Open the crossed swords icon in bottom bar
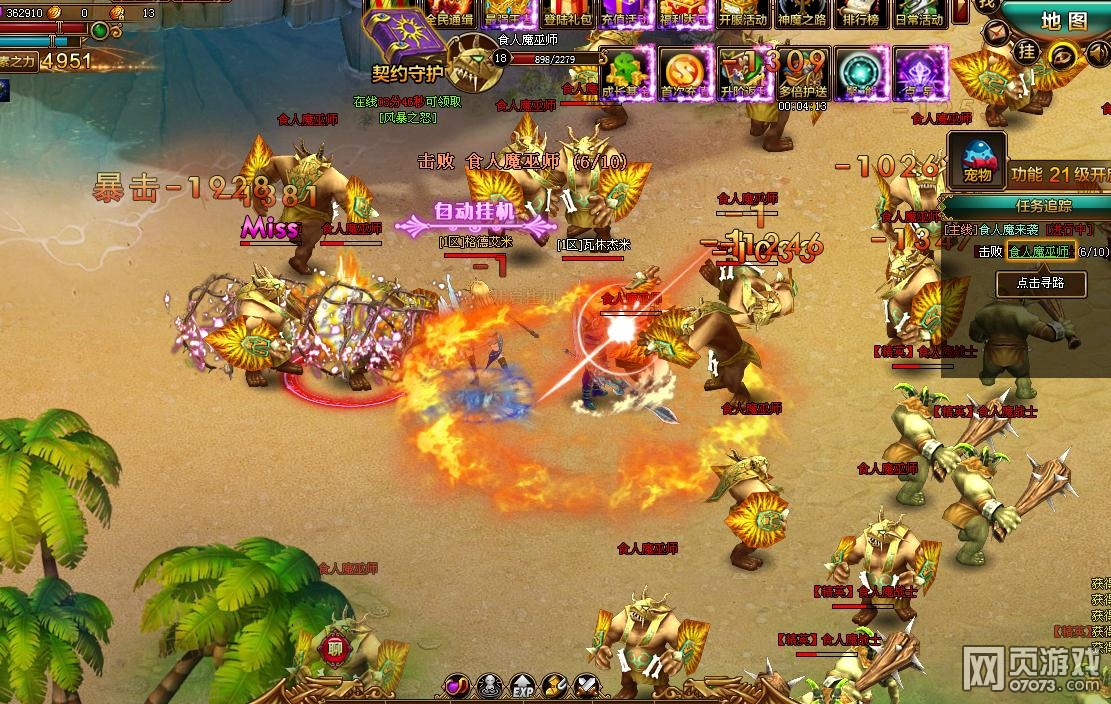 click(587, 687)
